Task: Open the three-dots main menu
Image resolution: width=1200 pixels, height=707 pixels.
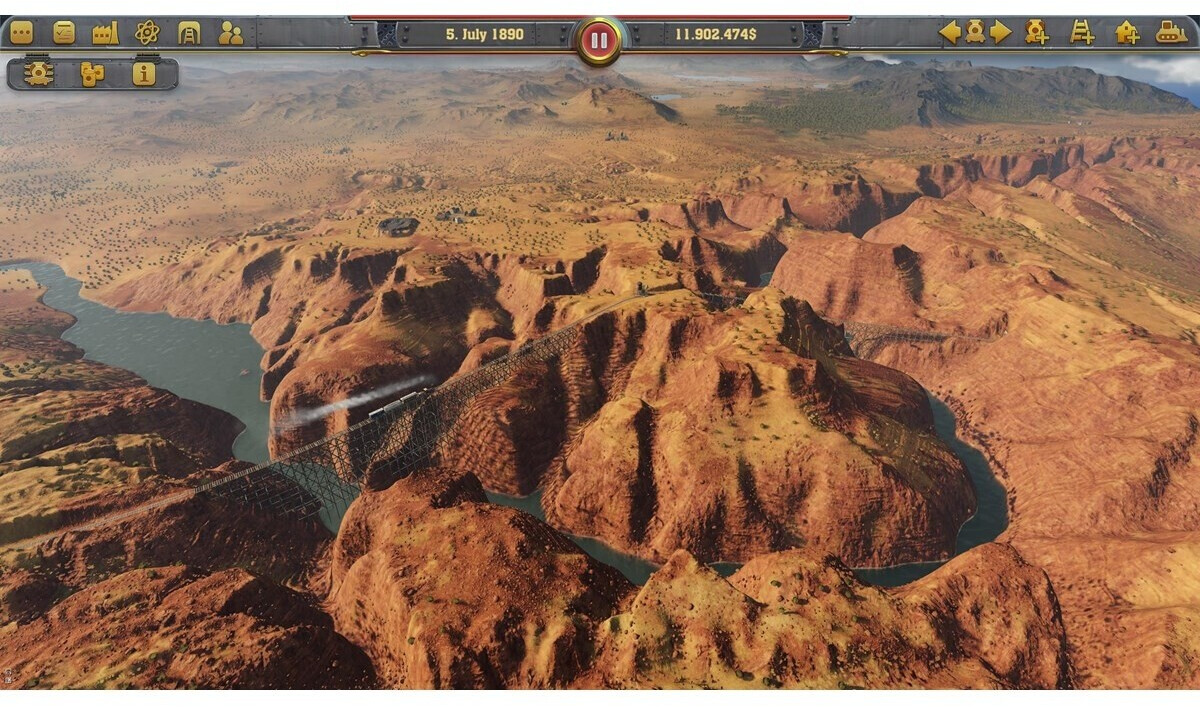Action: tap(21, 33)
